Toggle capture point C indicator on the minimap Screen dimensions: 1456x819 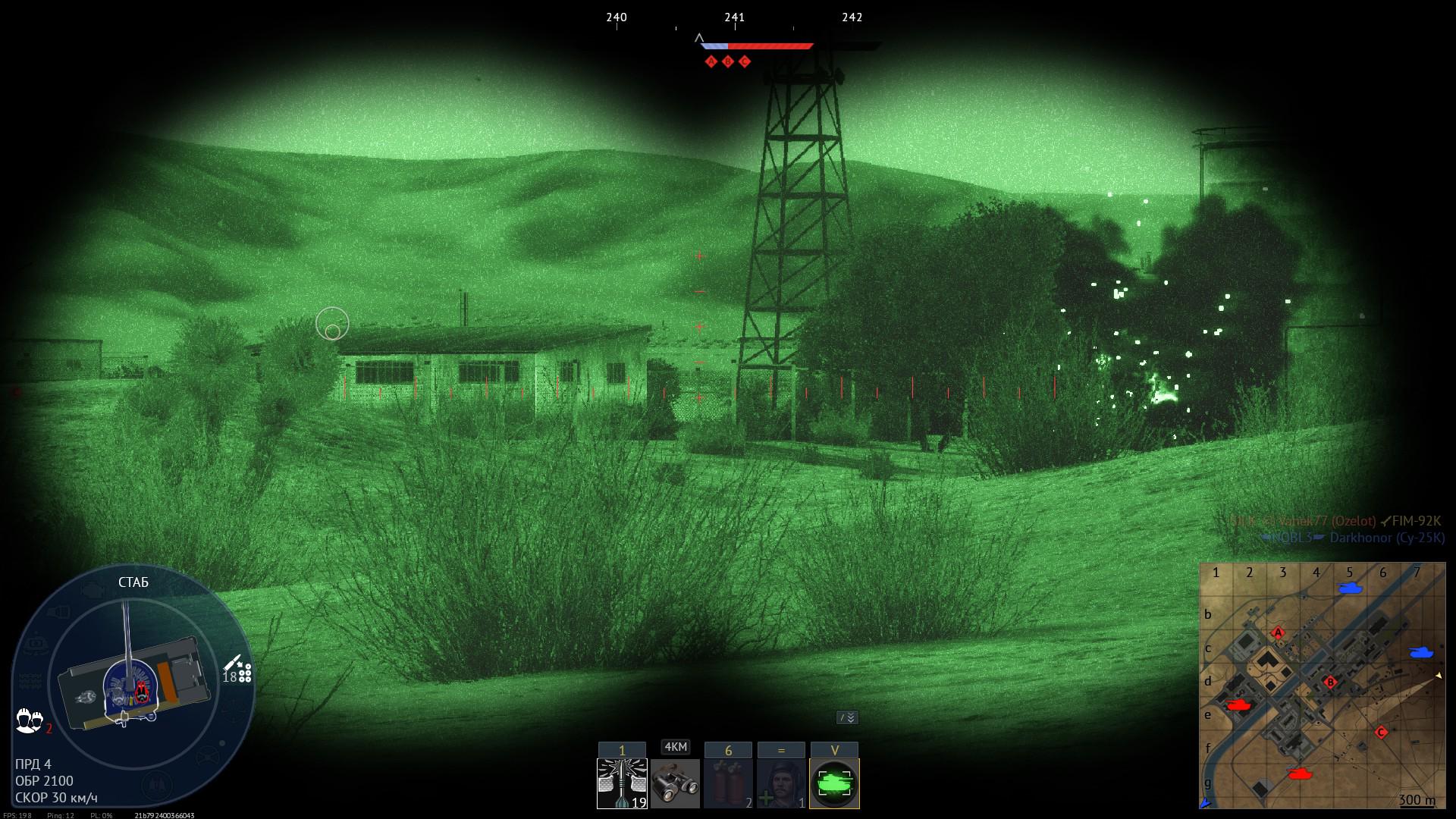pyautogui.click(x=1381, y=732)
